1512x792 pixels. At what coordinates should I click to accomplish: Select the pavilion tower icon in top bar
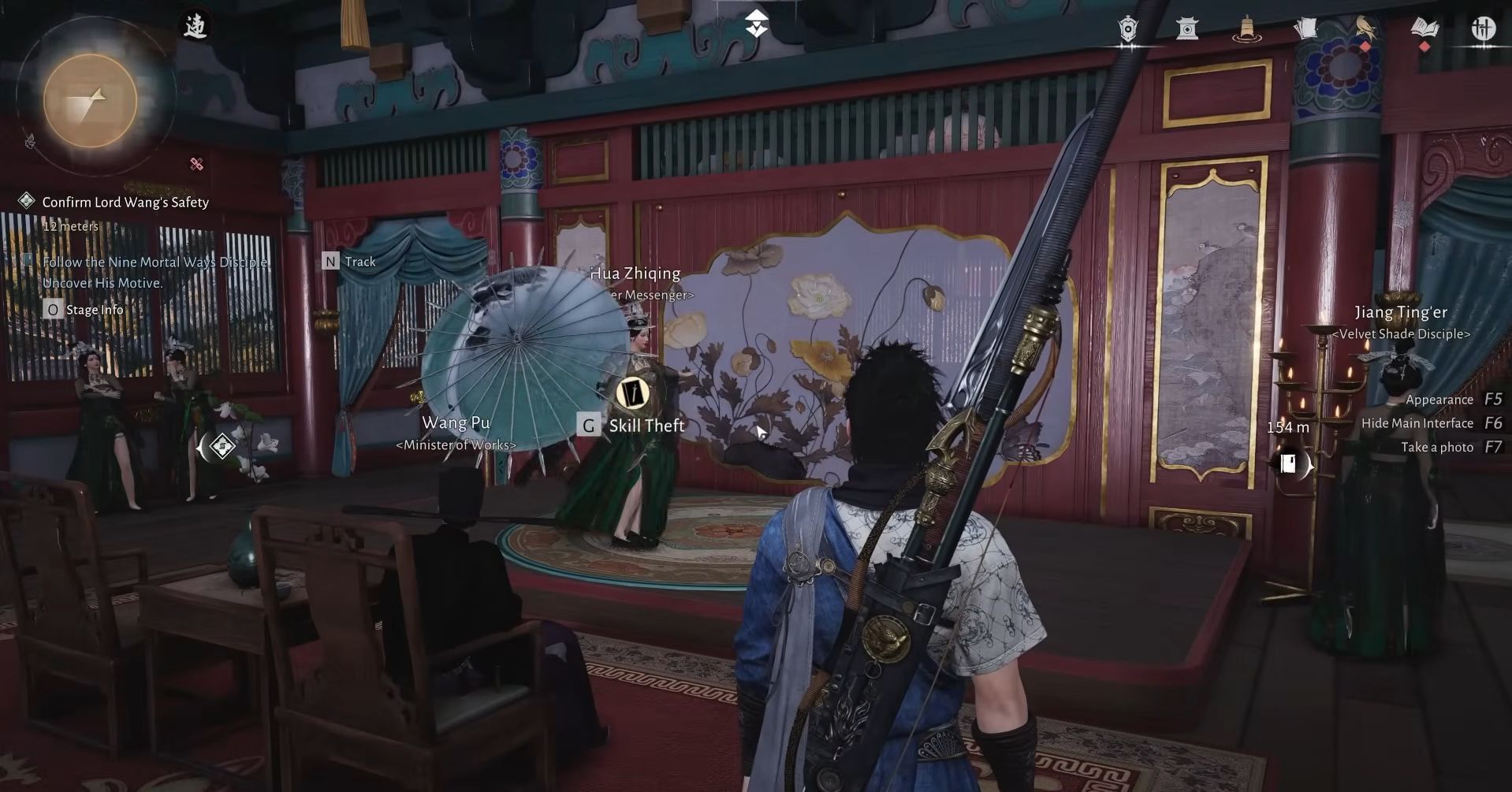tap(1187, 29)
